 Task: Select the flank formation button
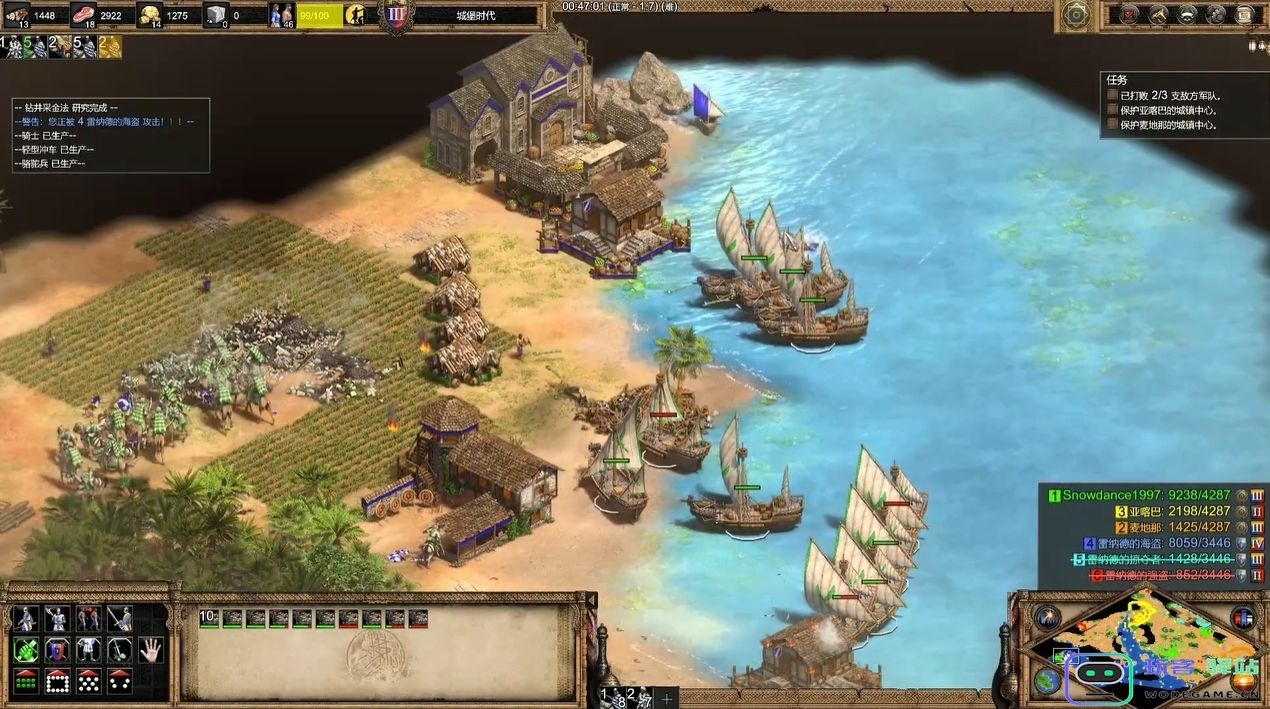coord(119,681)
